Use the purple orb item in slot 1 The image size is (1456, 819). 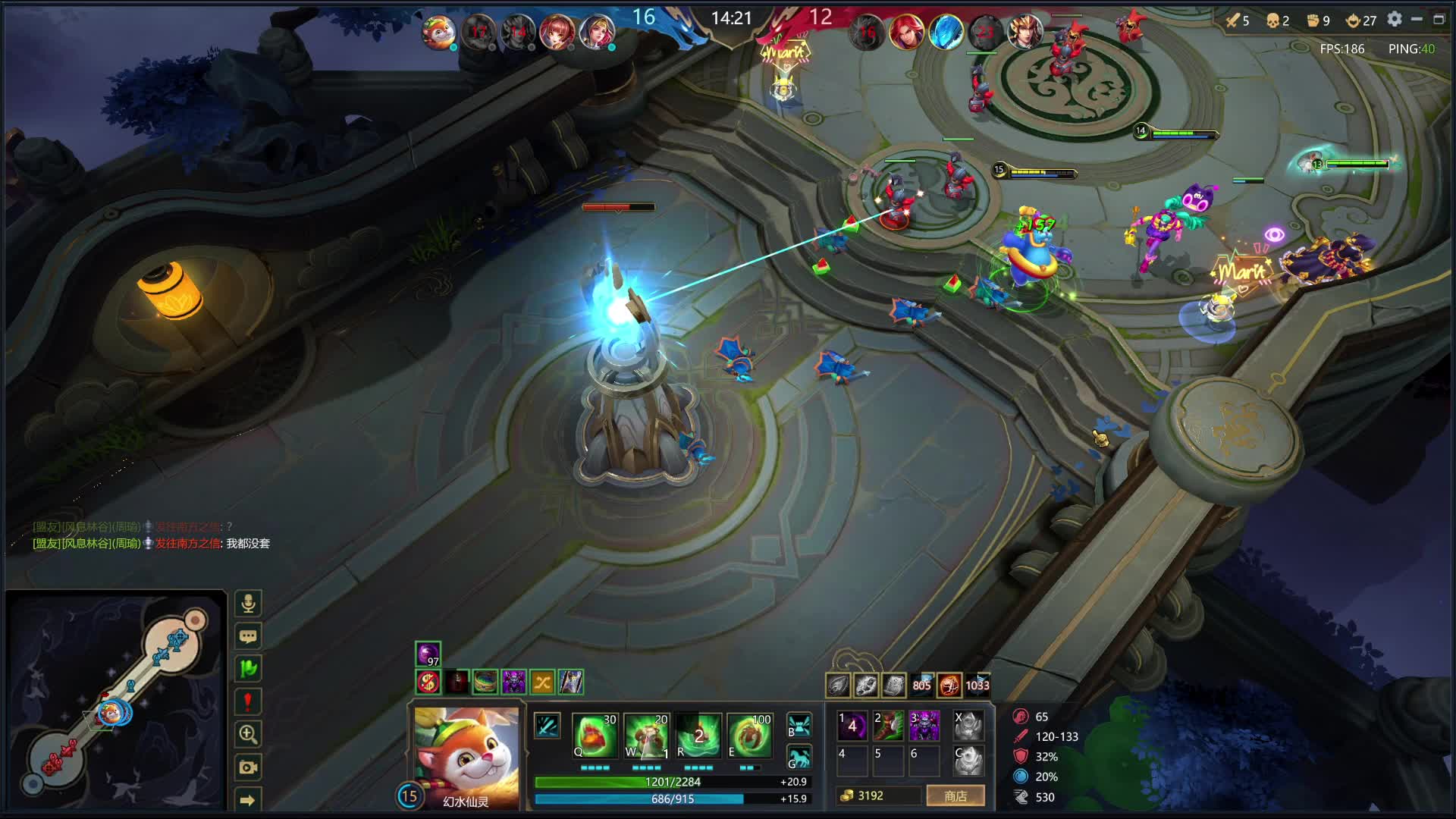[852, 726]
